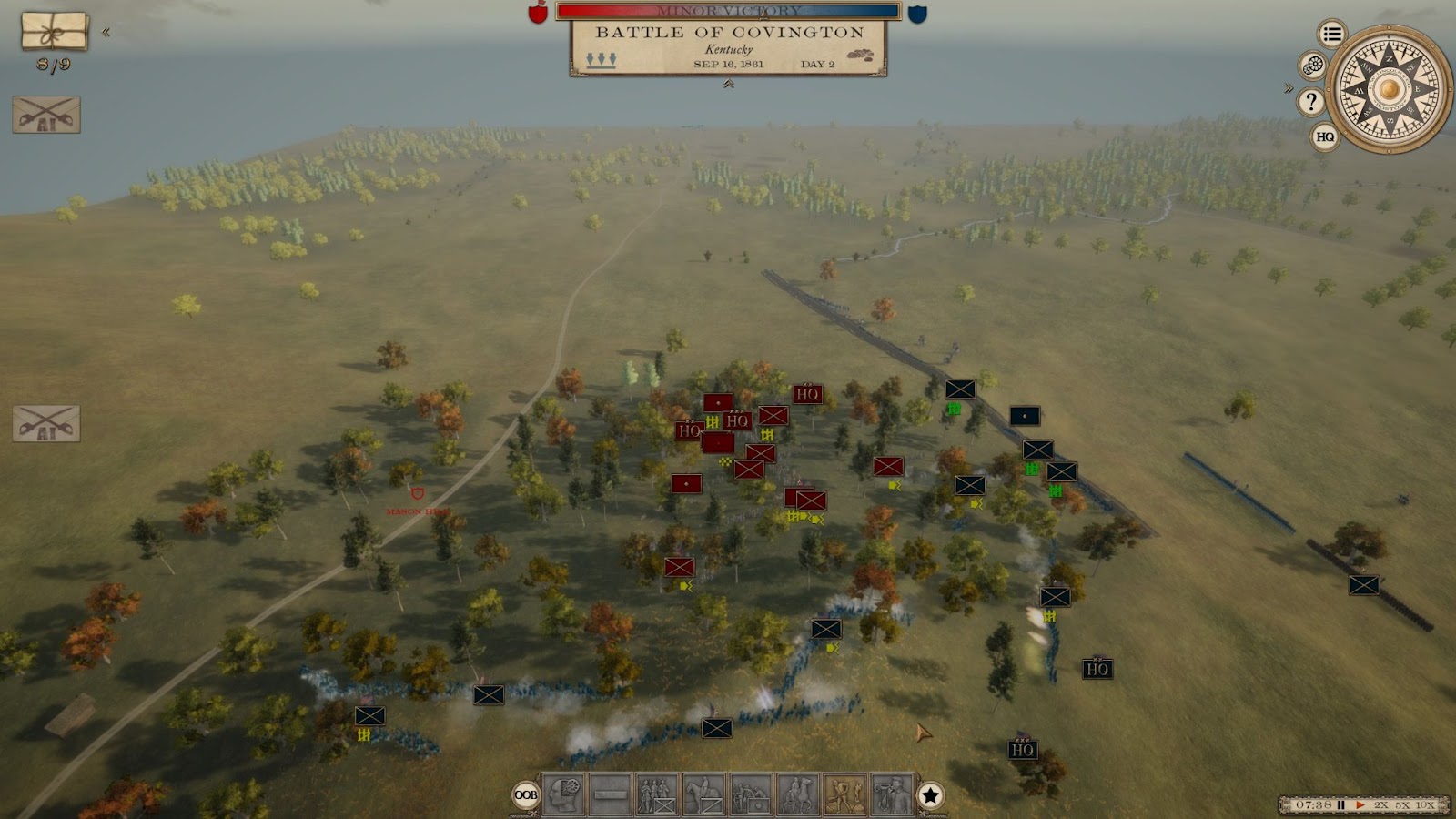Select the mounted cavalry unit toolbar button
Screen dimensions: 1456x819
[704, 795]
